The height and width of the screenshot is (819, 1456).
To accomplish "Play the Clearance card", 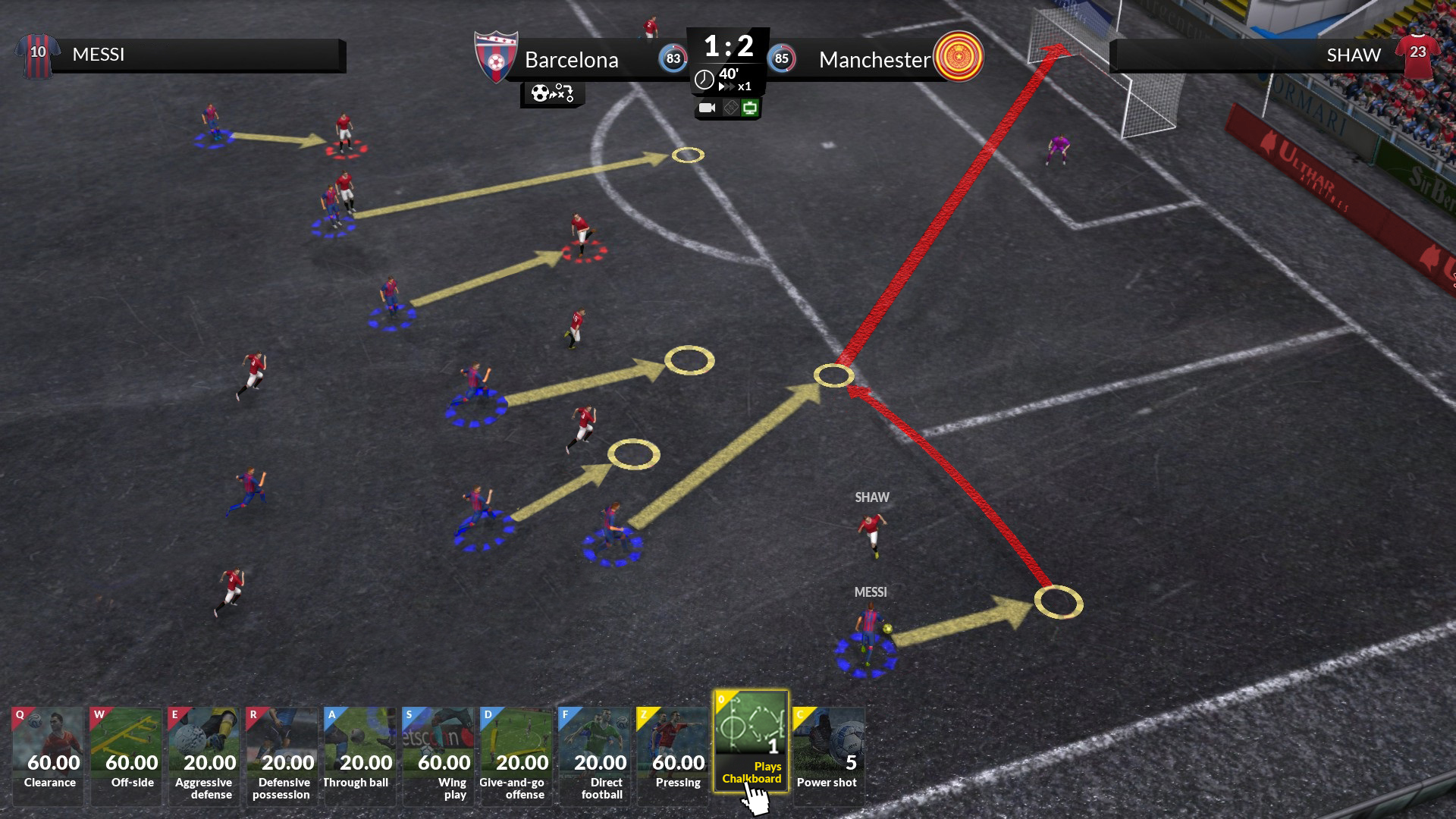I will [48, 755].
